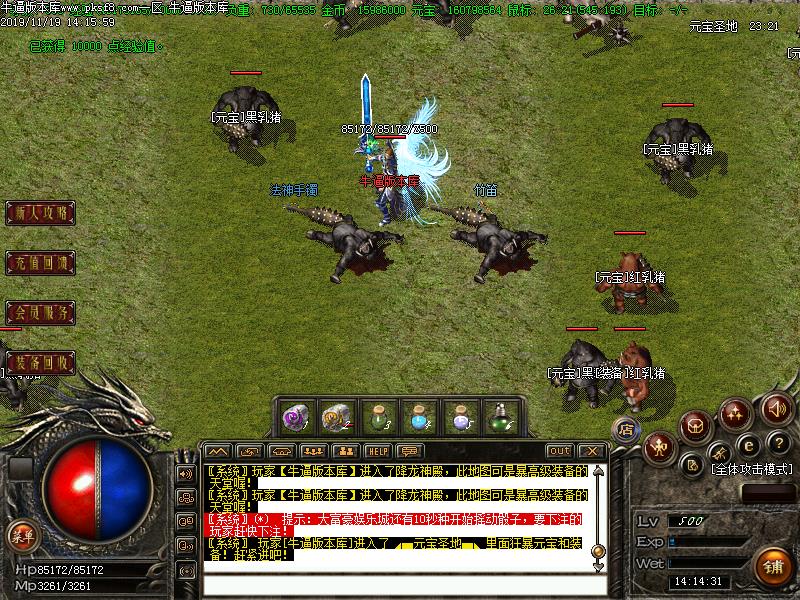Use the orange scroll in hotbar slot 2
This screenshot has width=800, height=600.
(x=336, y=416)
